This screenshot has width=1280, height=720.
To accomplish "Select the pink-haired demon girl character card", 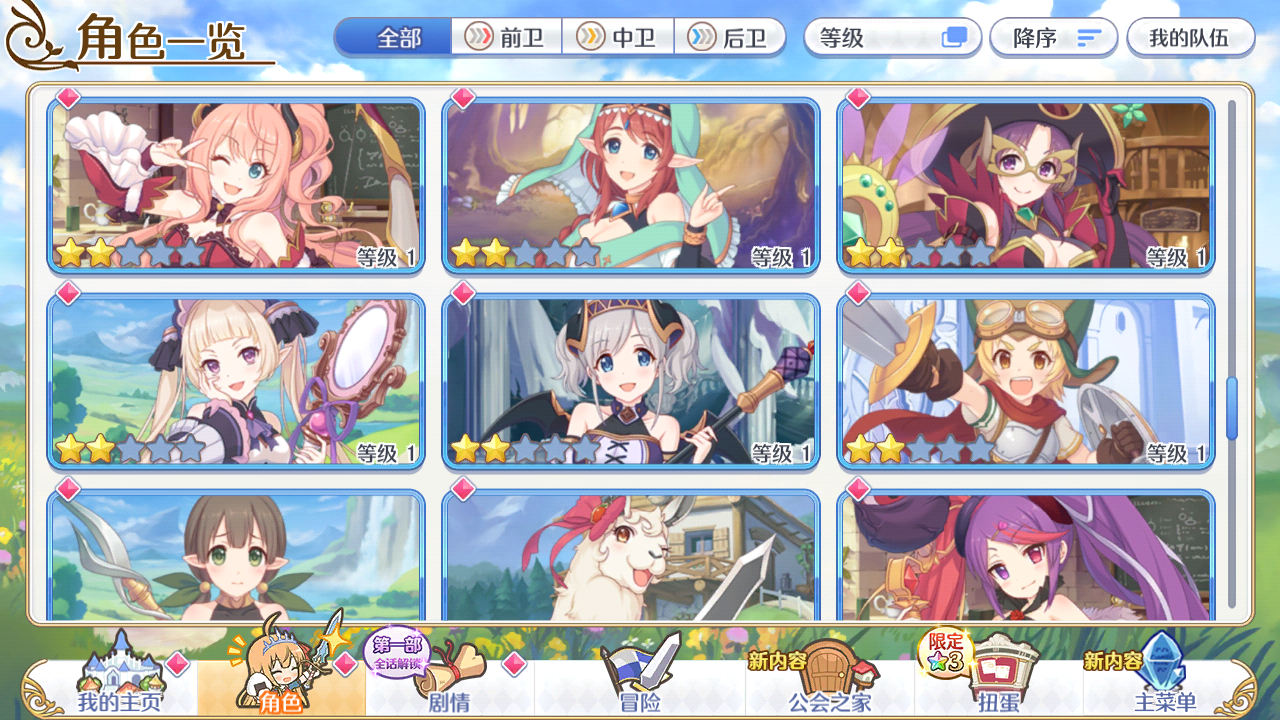I will click(237, 182).
